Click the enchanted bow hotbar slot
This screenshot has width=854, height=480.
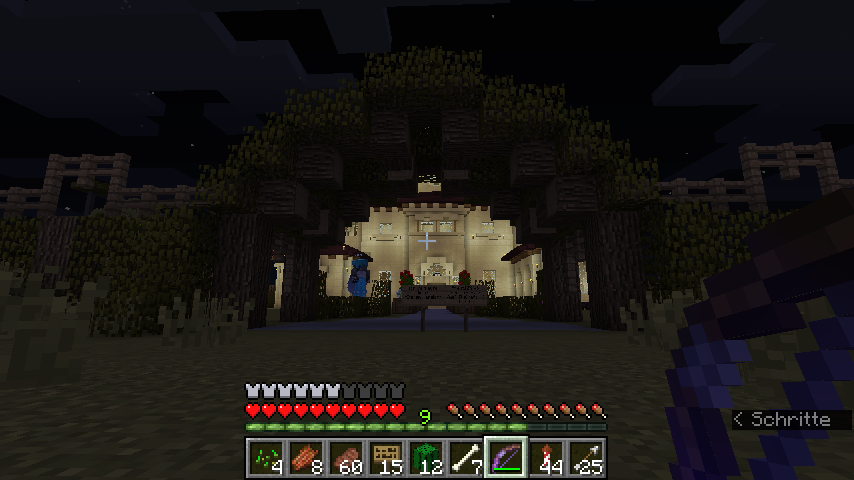pos(506,458)
